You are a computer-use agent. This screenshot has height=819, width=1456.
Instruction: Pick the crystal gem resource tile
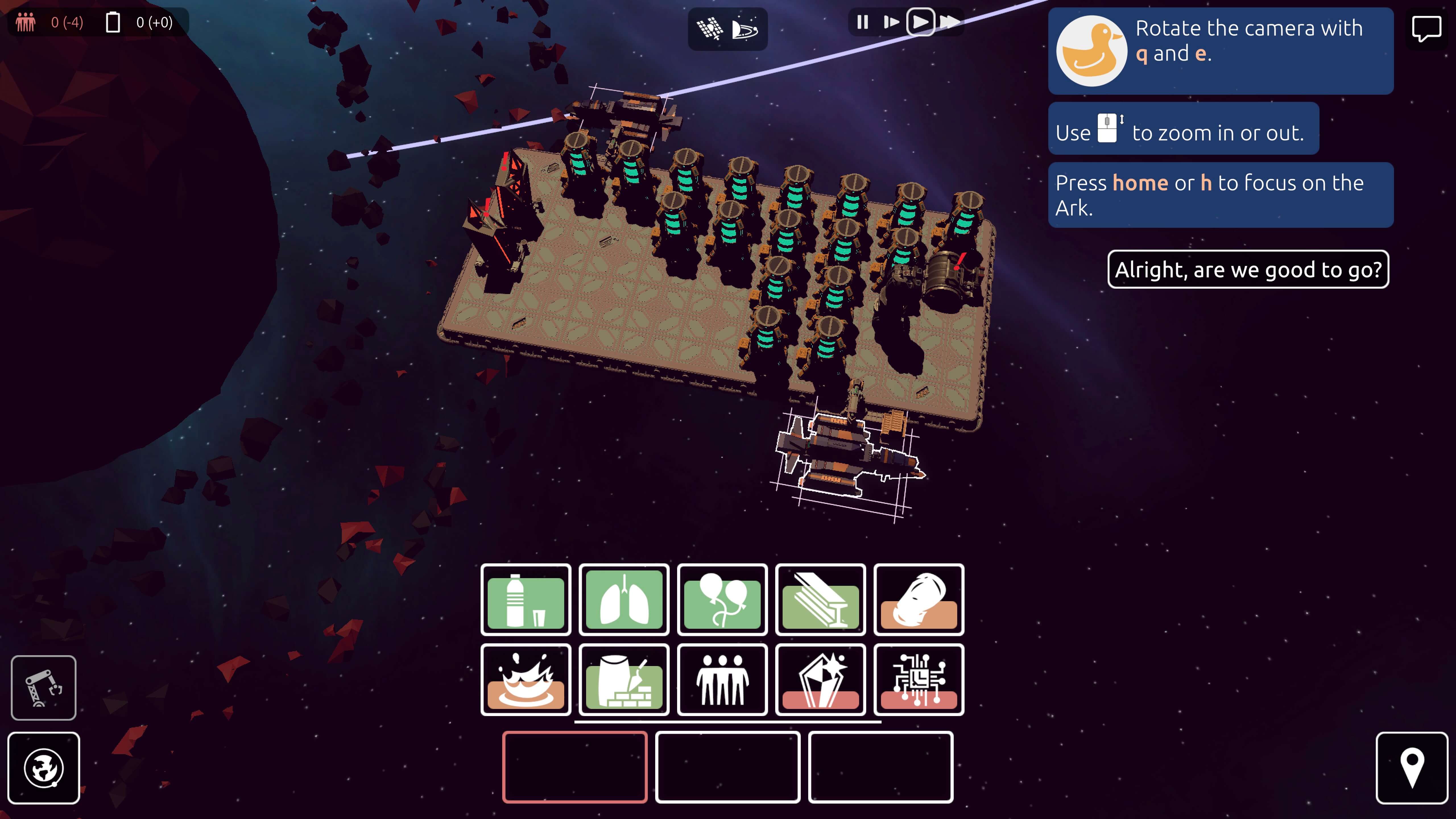tap(821, 680)
